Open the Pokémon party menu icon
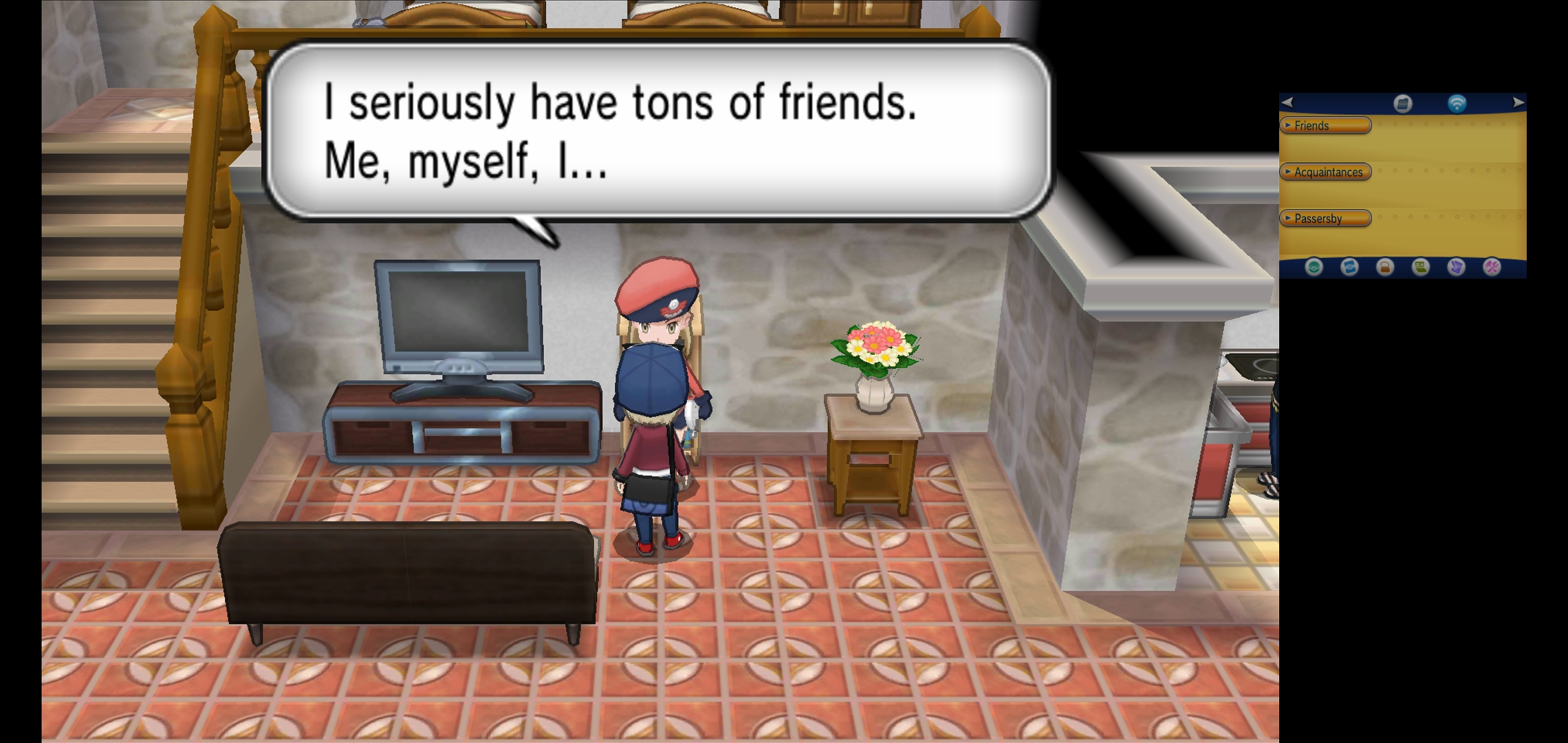 [1314, 266]
